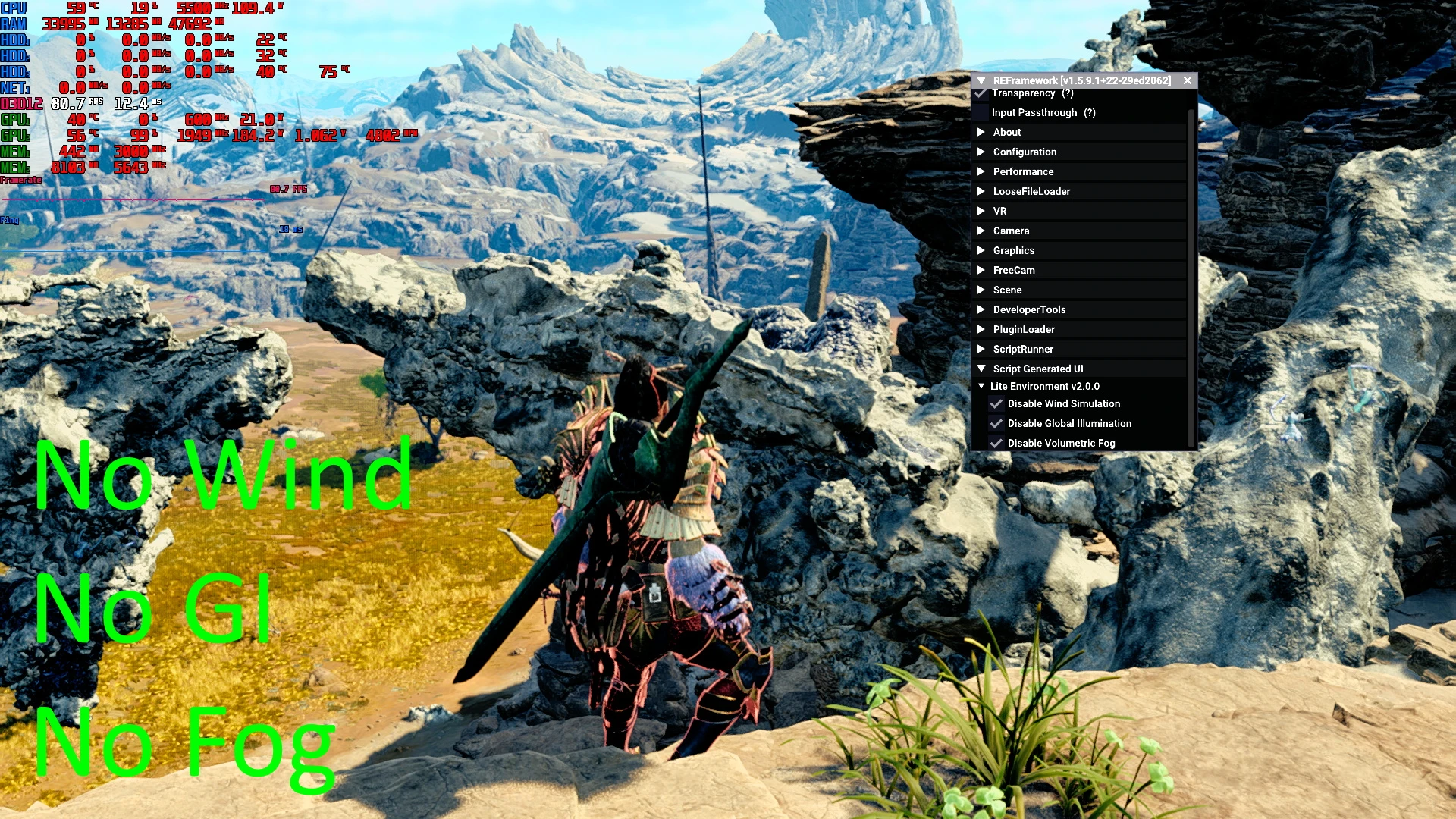Image resolution: width=1456 pixels, height=819 pixels.
Task: Toggle the Input Passthrough checkbox
Action: [x=981, y=113]
